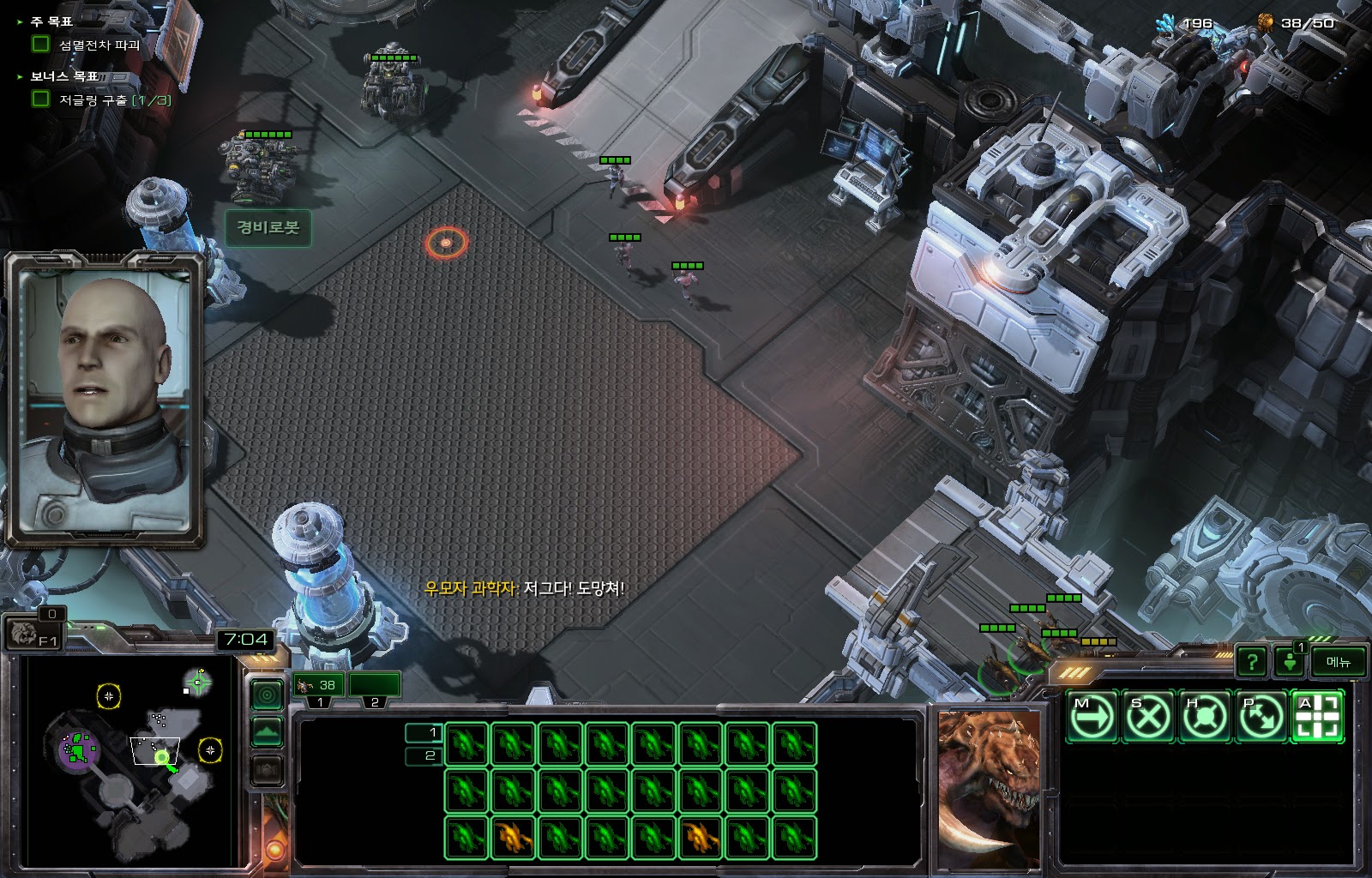Open the help question mark button

(x=1252, y=661)
